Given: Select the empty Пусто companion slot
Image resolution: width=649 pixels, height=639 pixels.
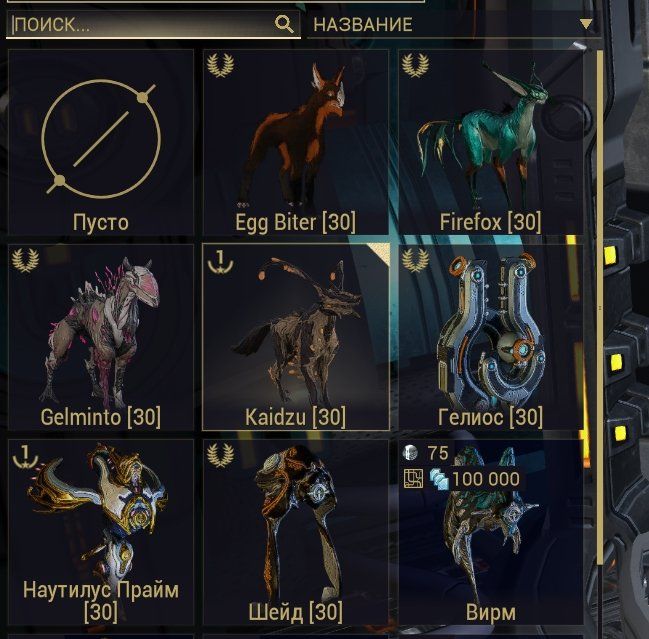Looking at the screenshot, I should 101,142.
